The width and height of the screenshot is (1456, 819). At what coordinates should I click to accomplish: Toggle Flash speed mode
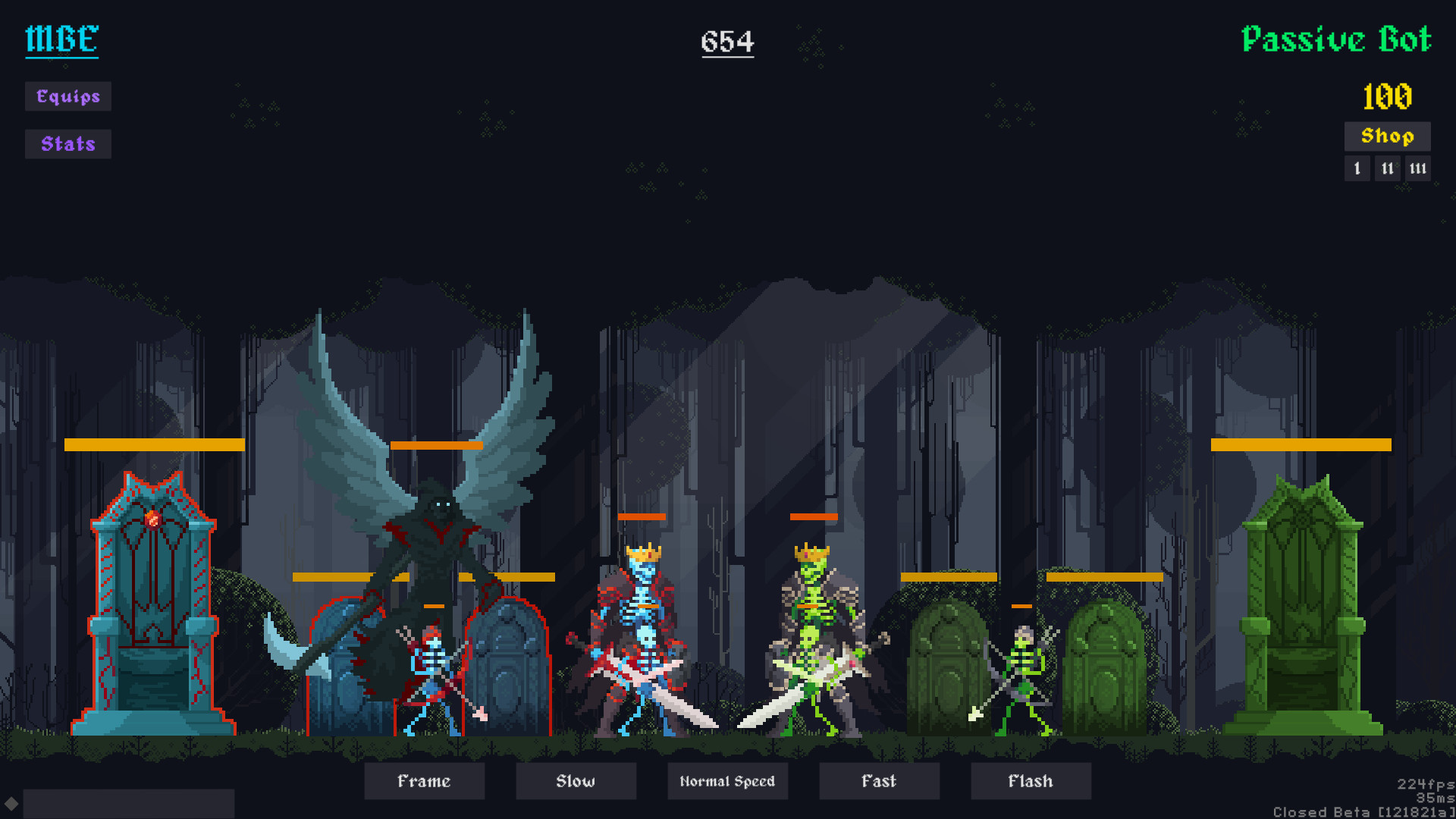pos(1031,781)
